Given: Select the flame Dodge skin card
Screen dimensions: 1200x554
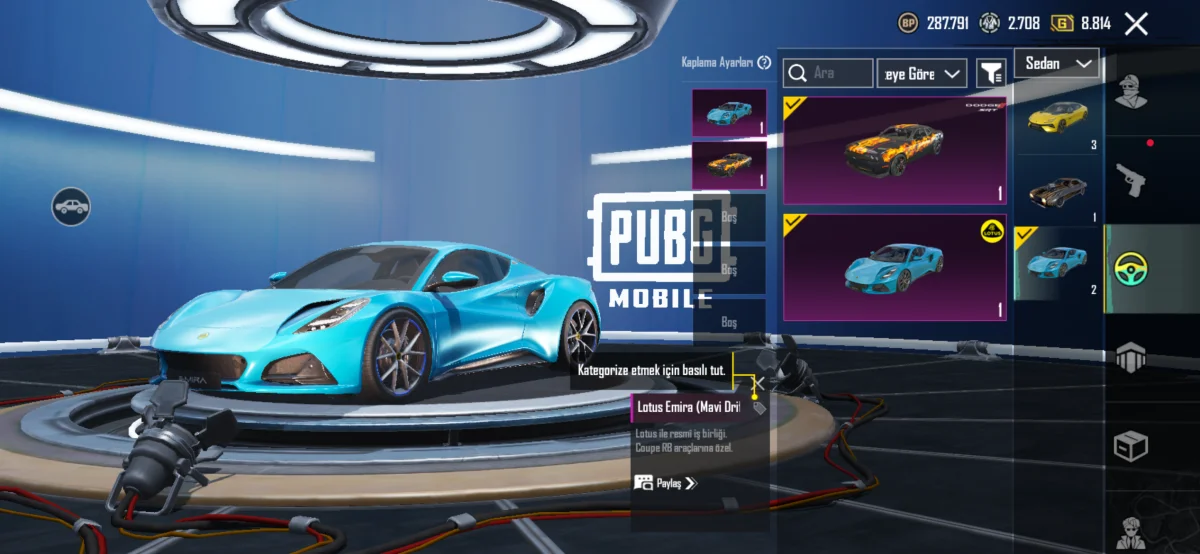Looking at the screenshot, I should point(880,151).
